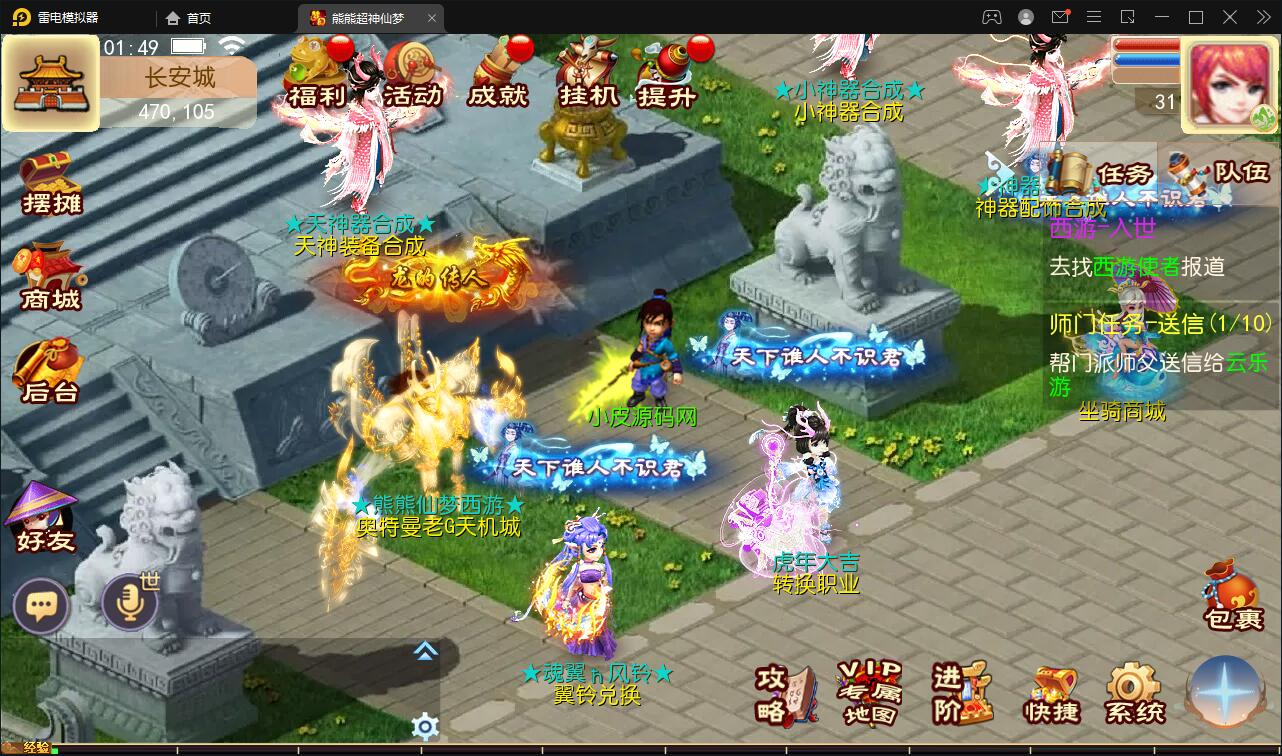1282x756 pixels.
Task: Open the LDPlayer hamburger menu
Action: coord(1093,17)
